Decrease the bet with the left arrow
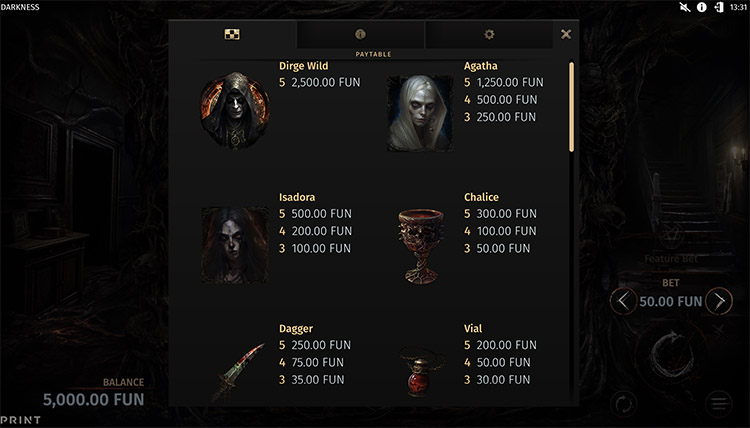Viewport: 750px width, 428px height. pyautogui.click(x=622, y=301)
